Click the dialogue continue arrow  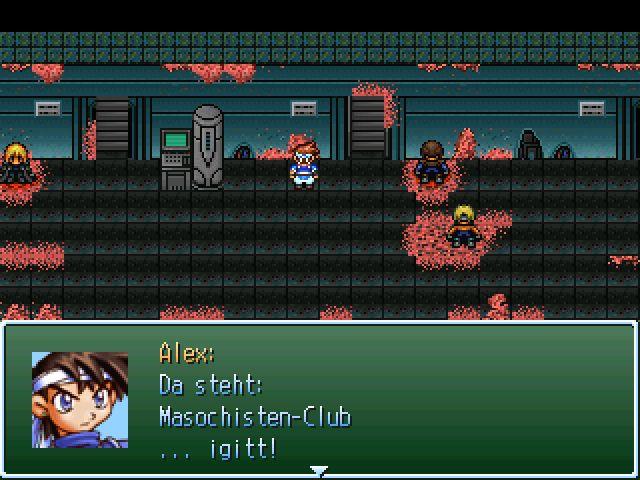coord(318,469)
